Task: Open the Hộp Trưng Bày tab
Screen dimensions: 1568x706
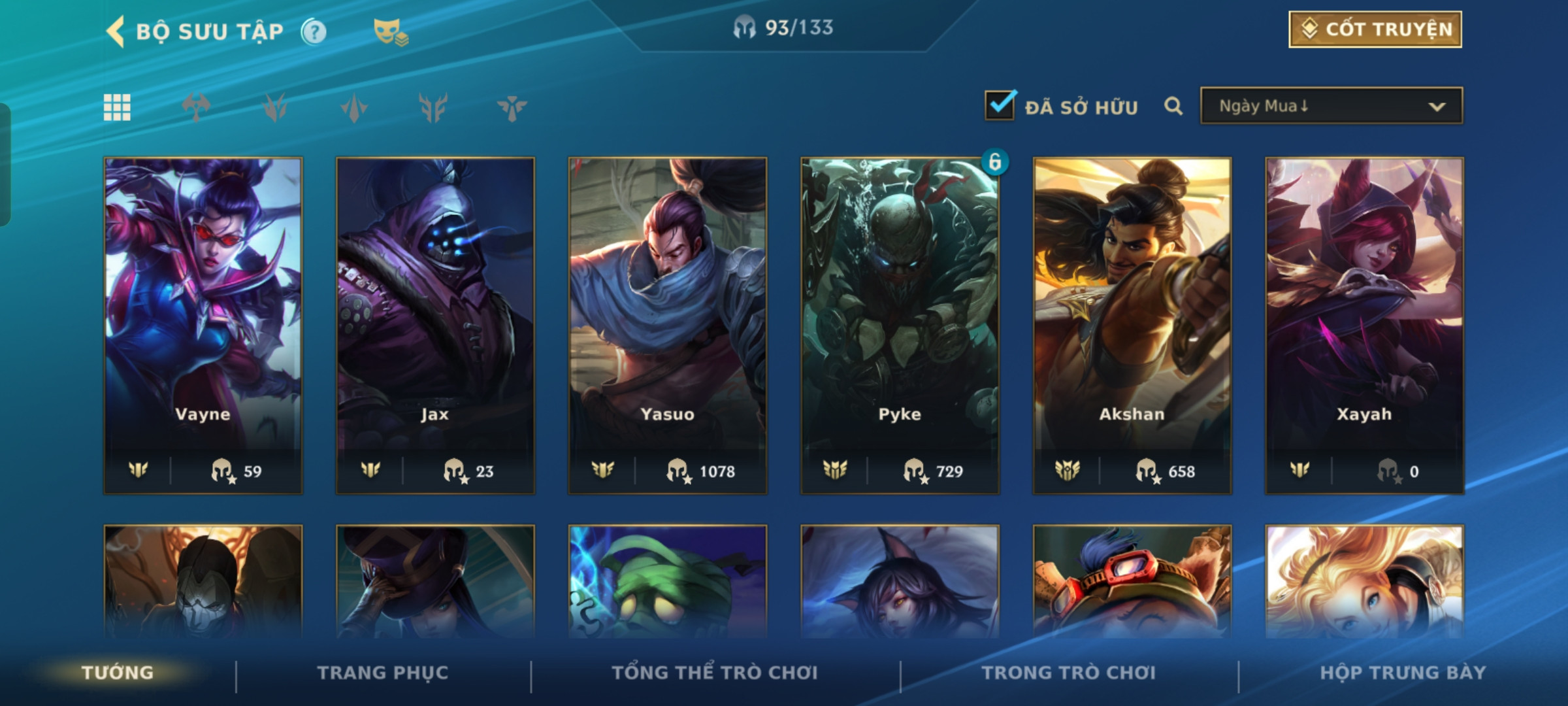Action: [x=1403, y=673]
